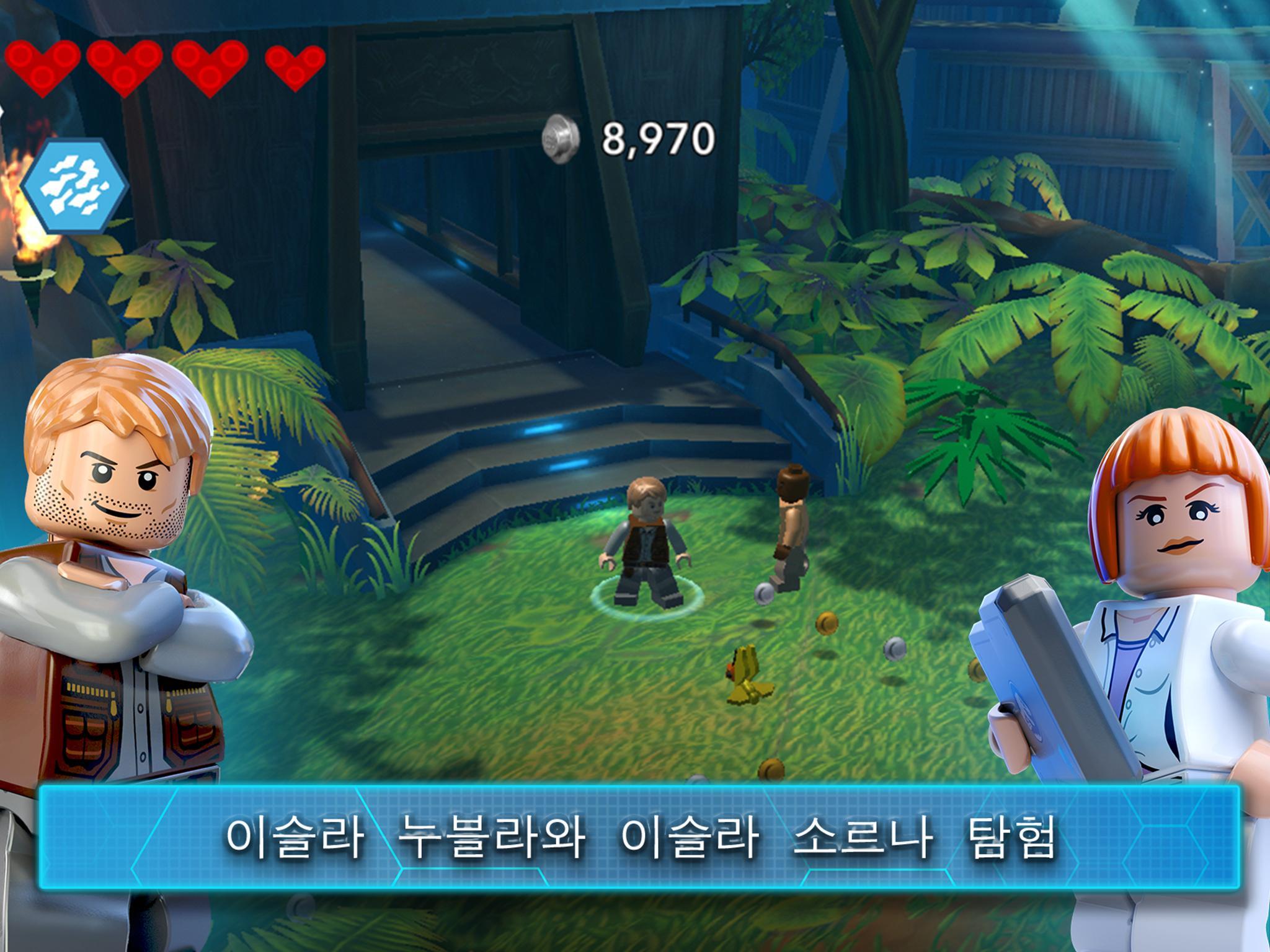The height and width of the screenshot is (952, 1270).
Task: Tap the silver stud icon beside the score
Action: coord(562,138)
